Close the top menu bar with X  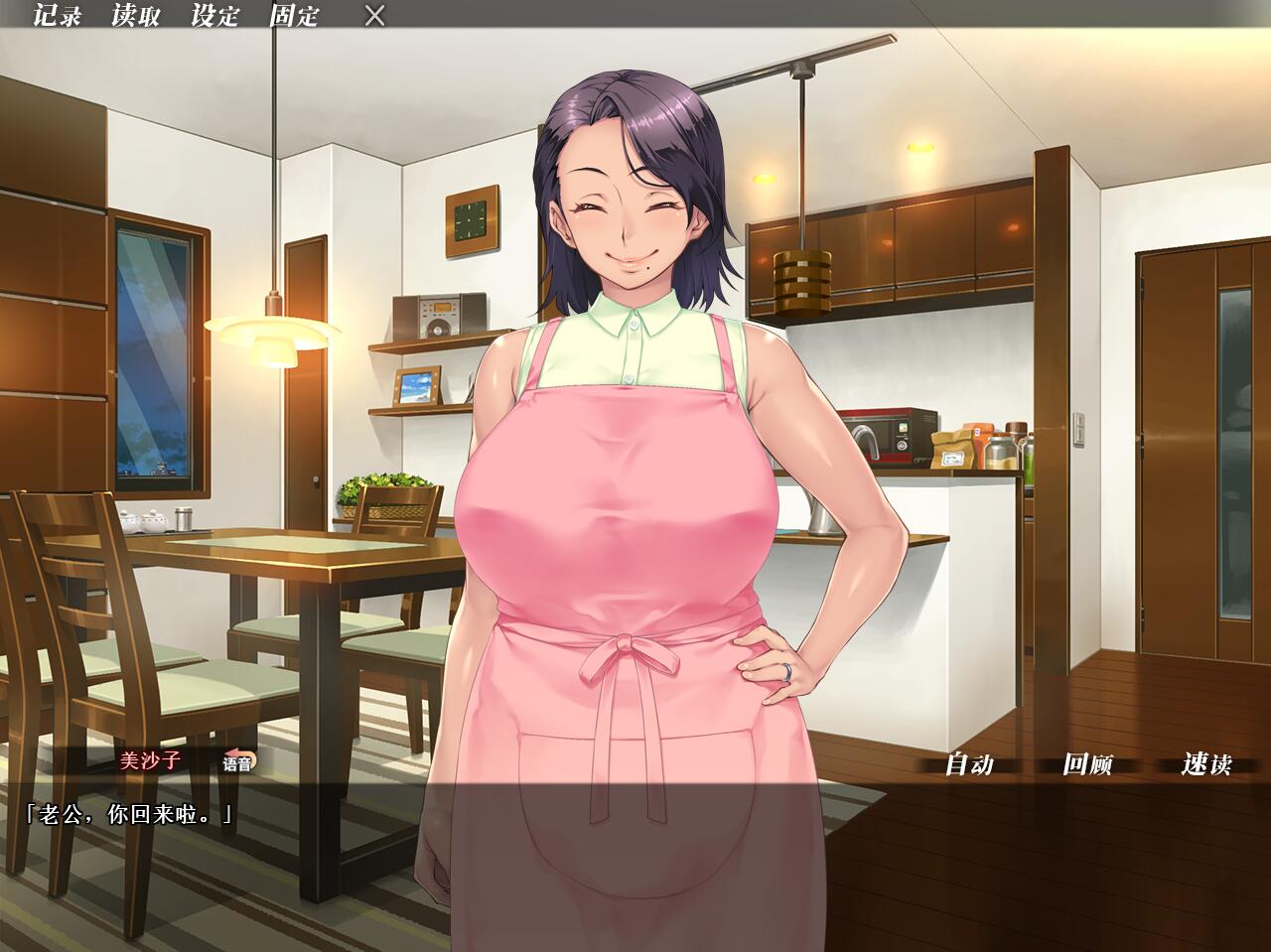click(374, 16)
